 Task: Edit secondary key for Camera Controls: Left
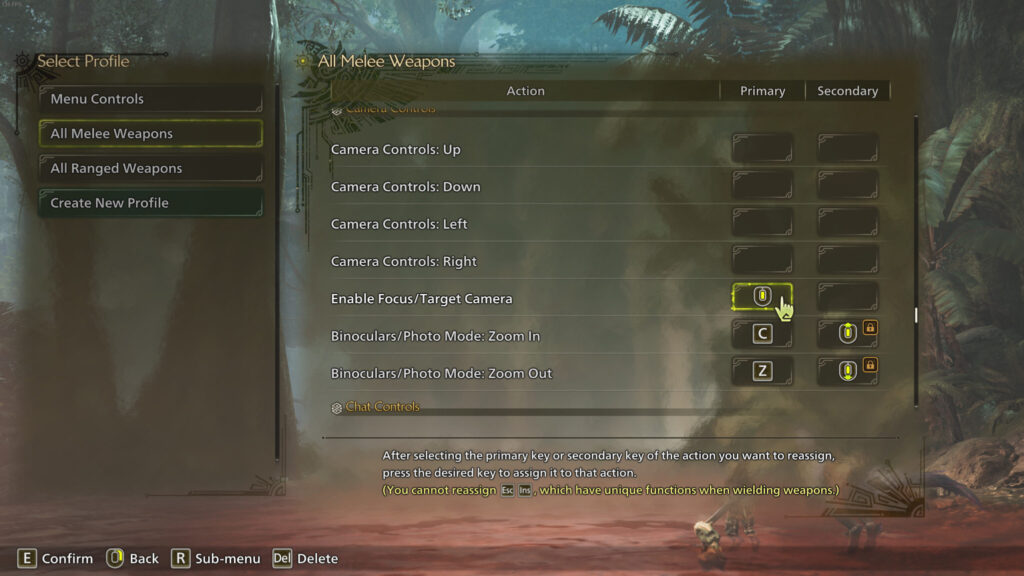point(847,223)
